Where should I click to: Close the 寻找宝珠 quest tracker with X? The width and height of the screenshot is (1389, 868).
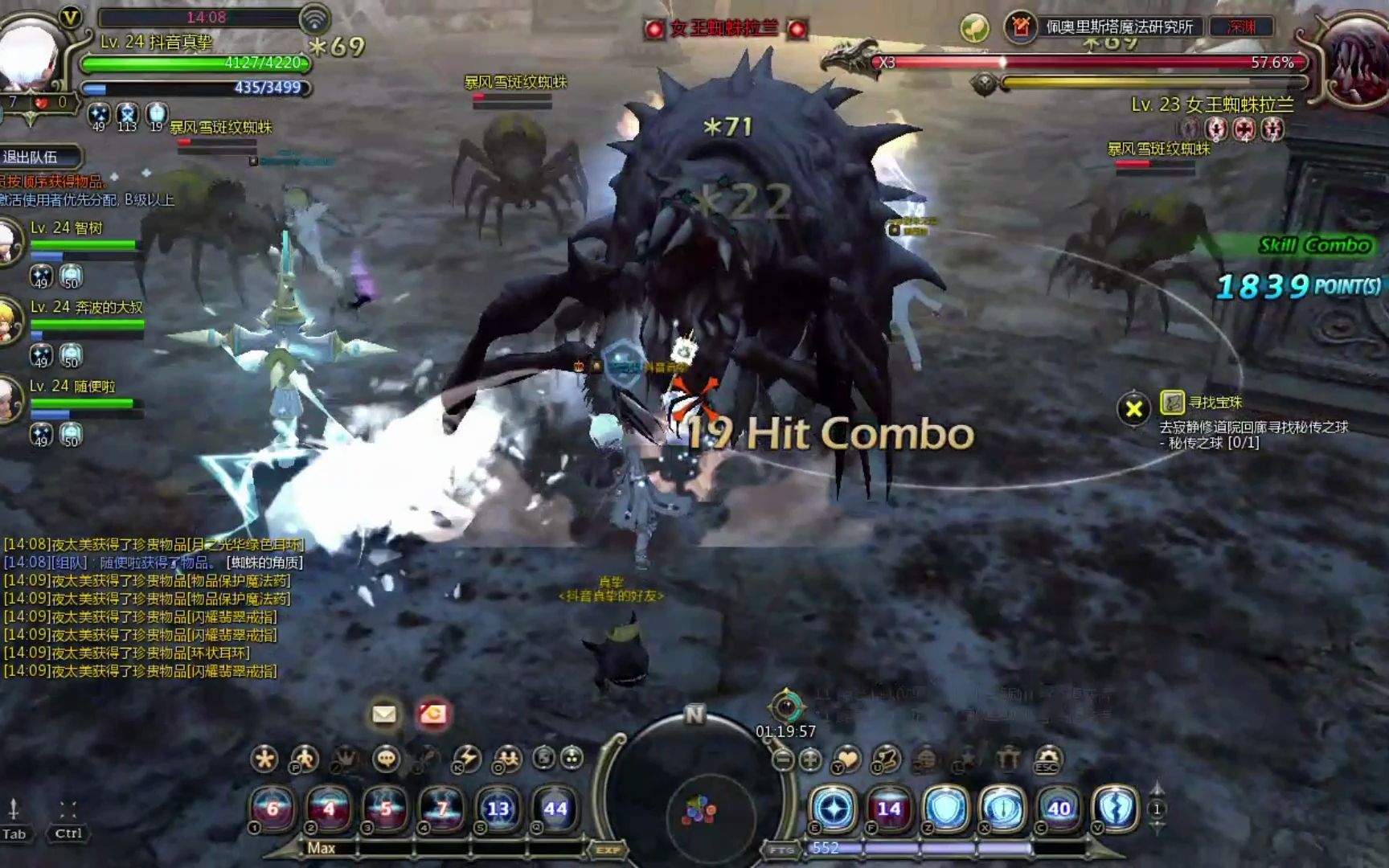click(1133, 409)
